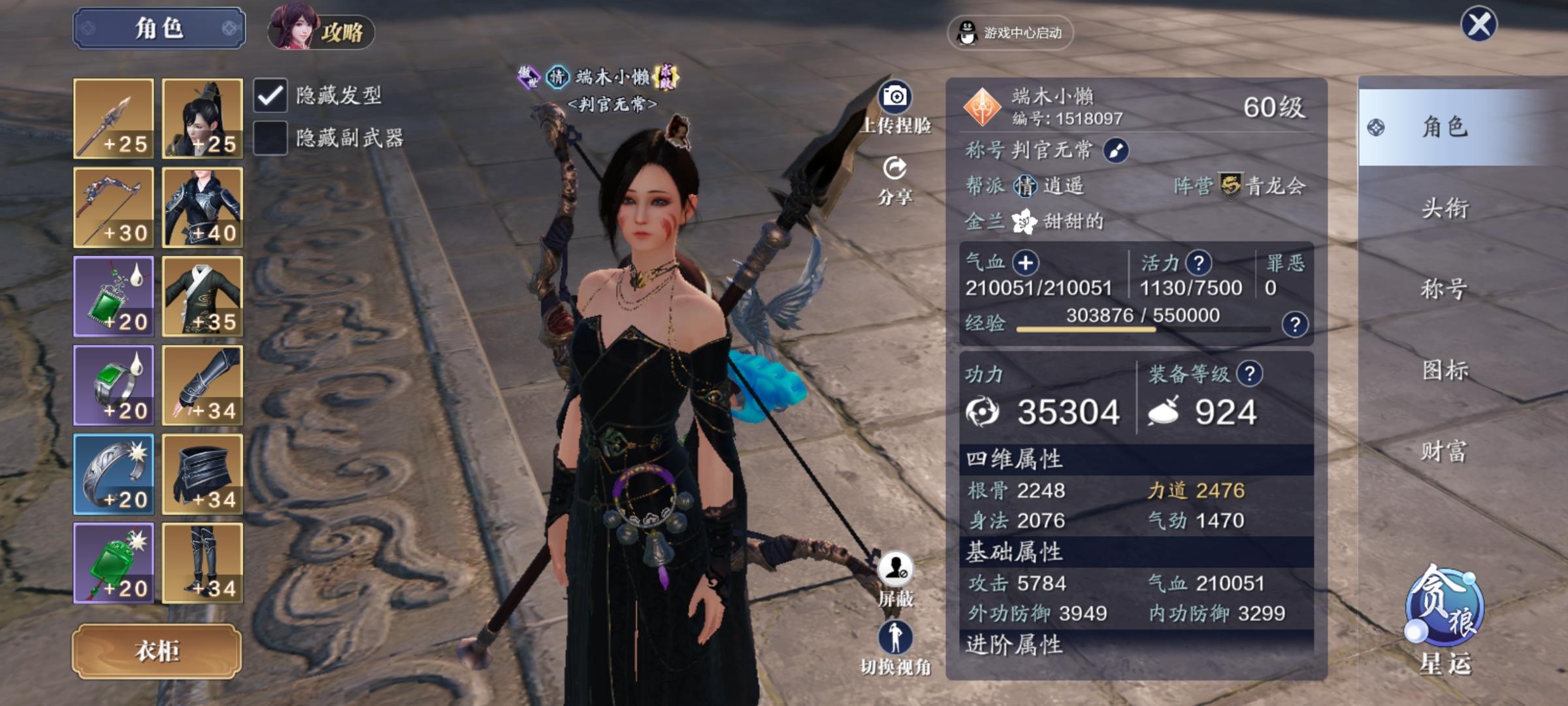The height and width of the screenshot is (706, 1568).
Task: Enable the 隐藏副武器 hide sub-weapon option
Action: click(270, 138)
